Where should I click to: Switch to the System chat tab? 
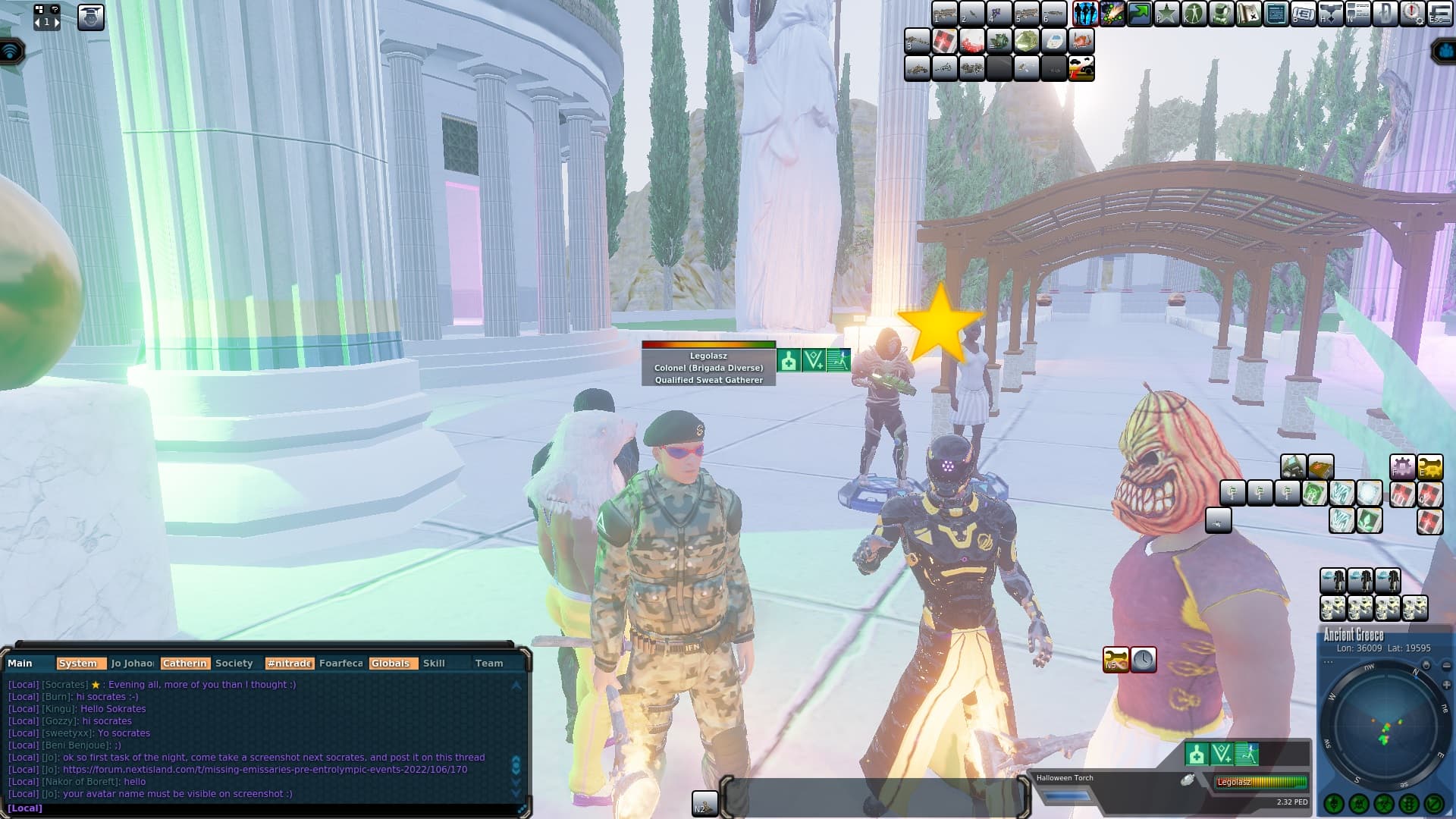click(78, 663)
